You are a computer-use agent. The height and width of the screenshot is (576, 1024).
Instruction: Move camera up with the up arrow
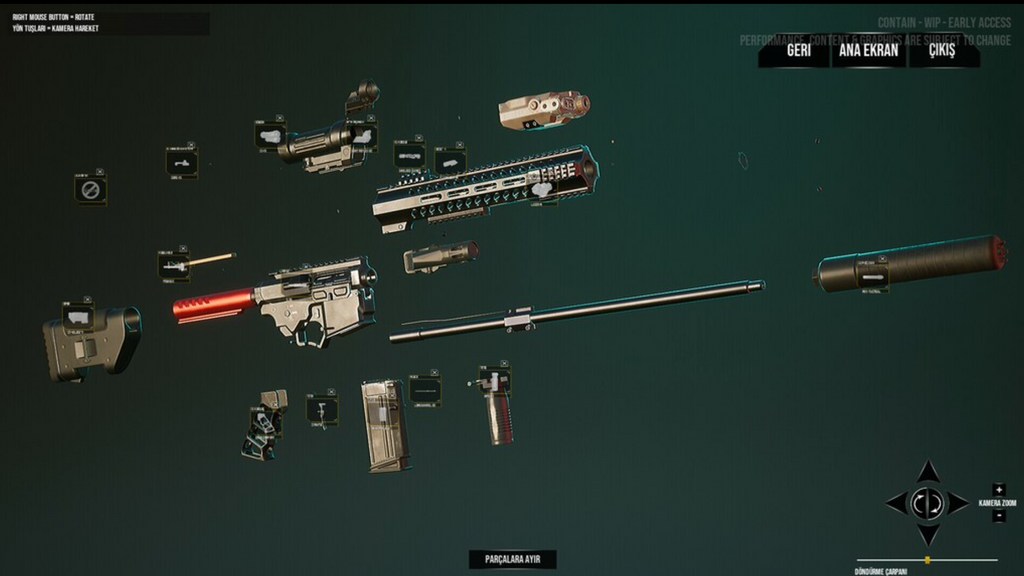[x=928, y=471]
